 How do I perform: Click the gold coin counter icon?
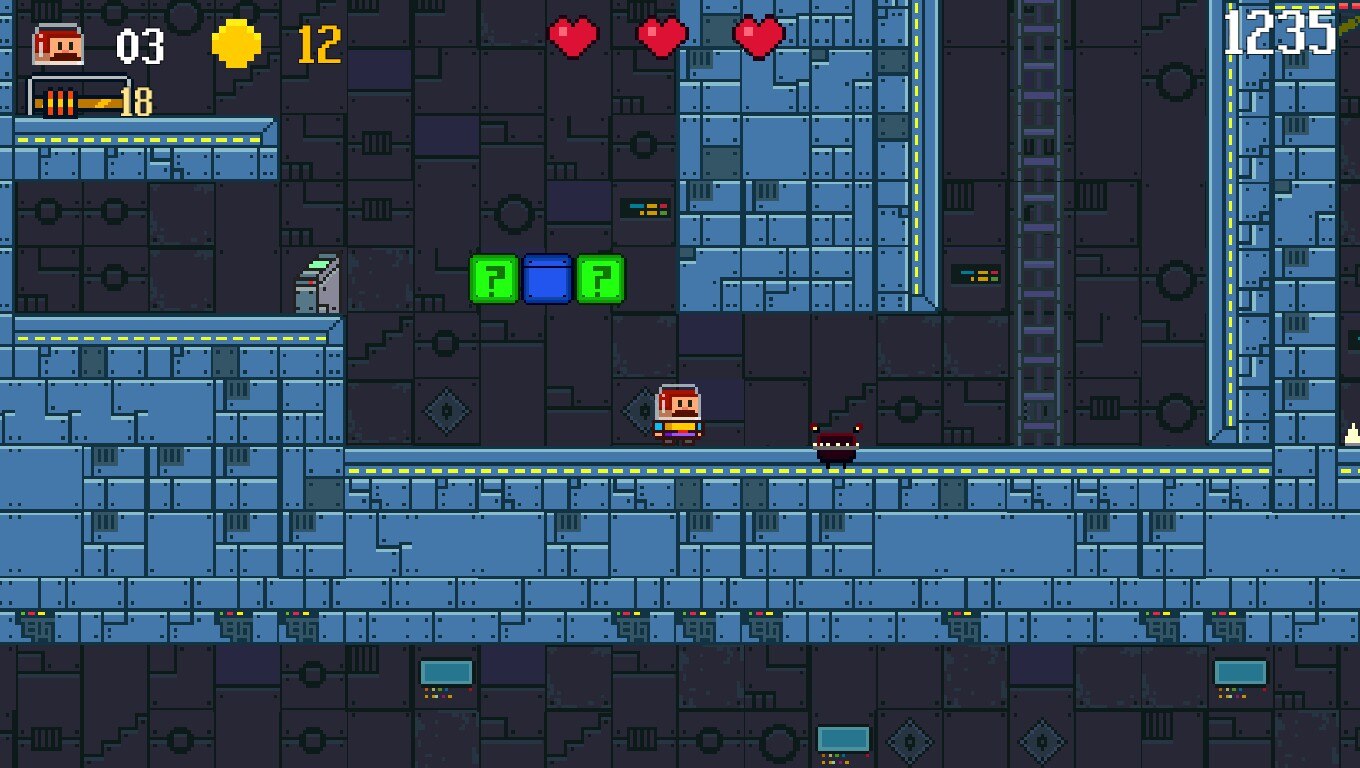[x=237, y=44]
